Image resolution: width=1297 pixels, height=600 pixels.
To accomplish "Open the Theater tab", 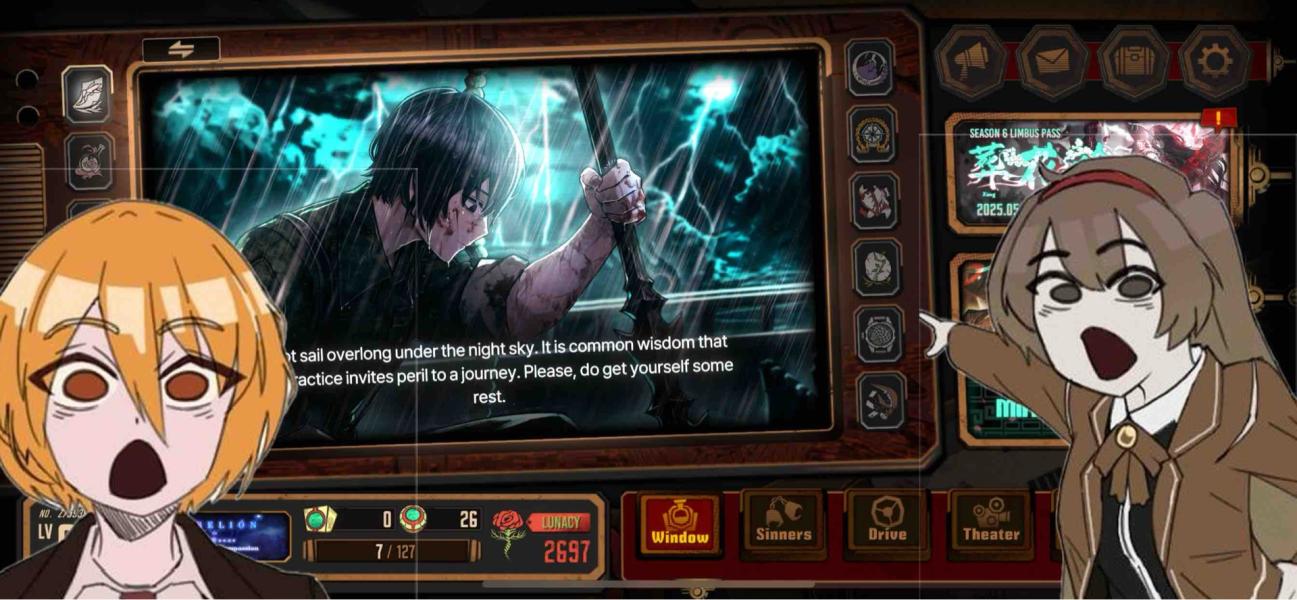I will click(990, 524).
